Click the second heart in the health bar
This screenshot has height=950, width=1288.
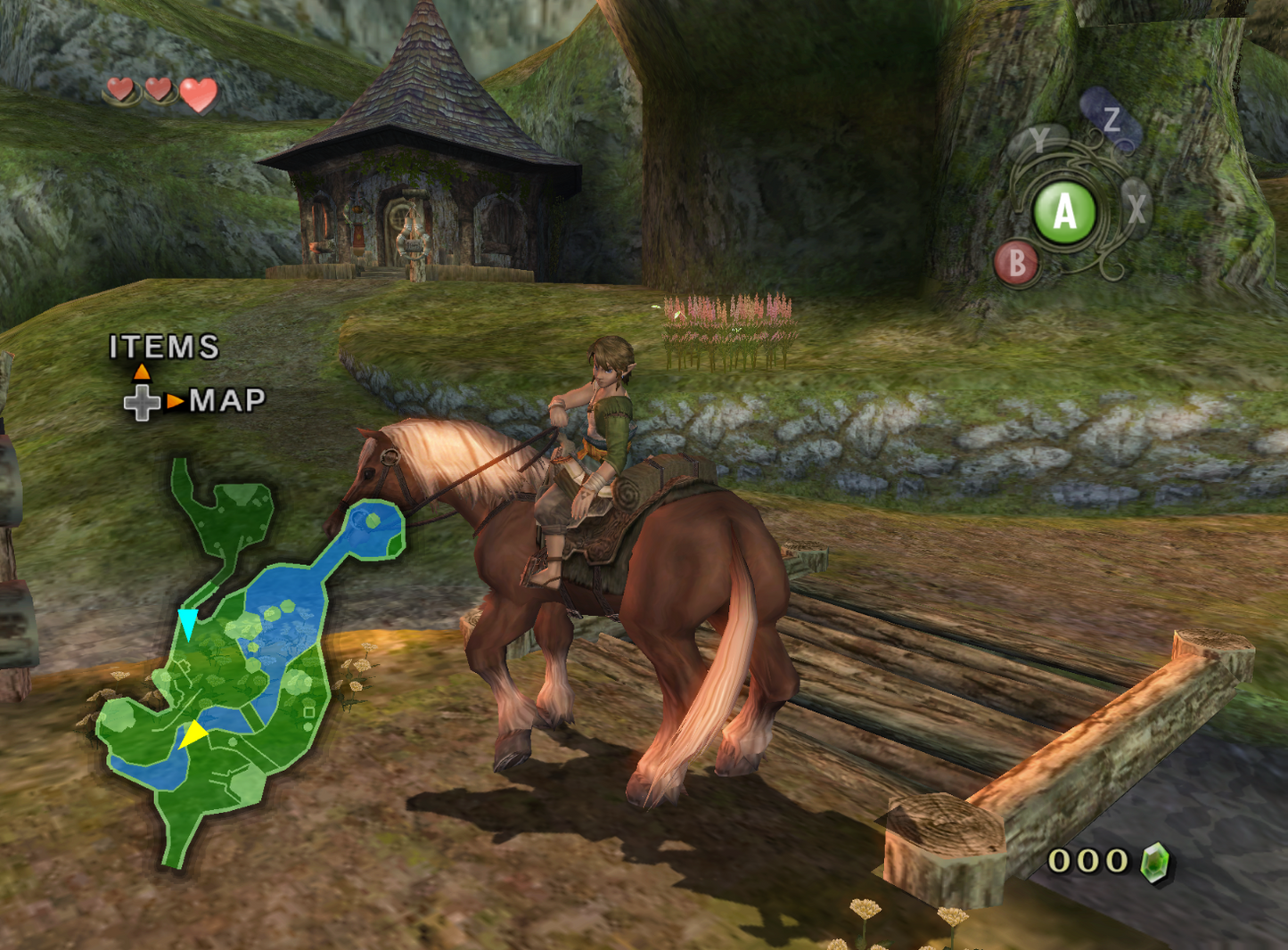tap(158, 89)
